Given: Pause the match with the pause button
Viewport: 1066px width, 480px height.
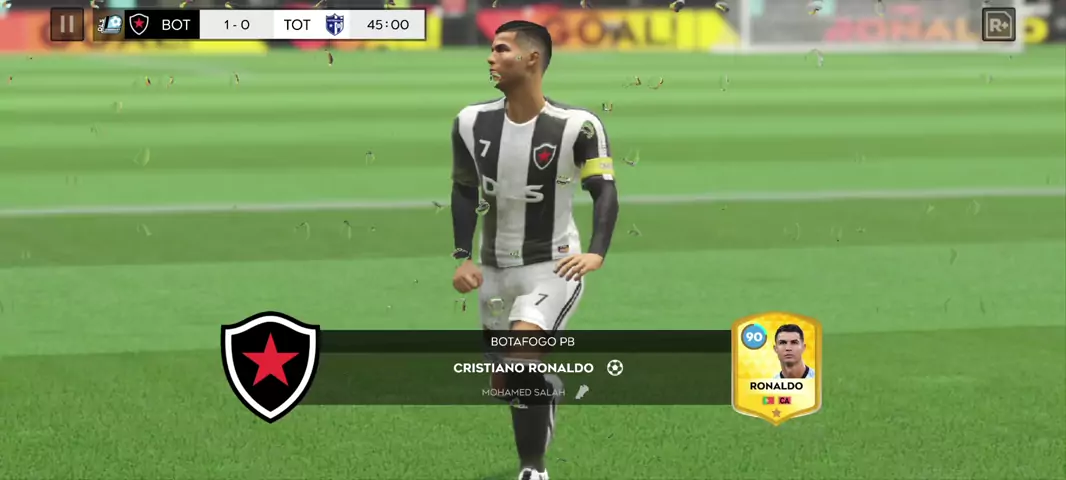Looking at the screenshot, I should (67, 24).
